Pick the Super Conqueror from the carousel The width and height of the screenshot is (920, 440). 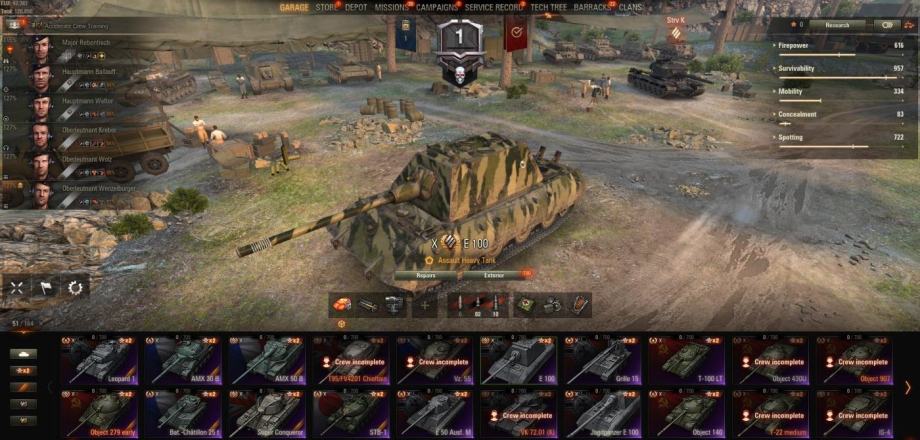[x=268, y=412]
